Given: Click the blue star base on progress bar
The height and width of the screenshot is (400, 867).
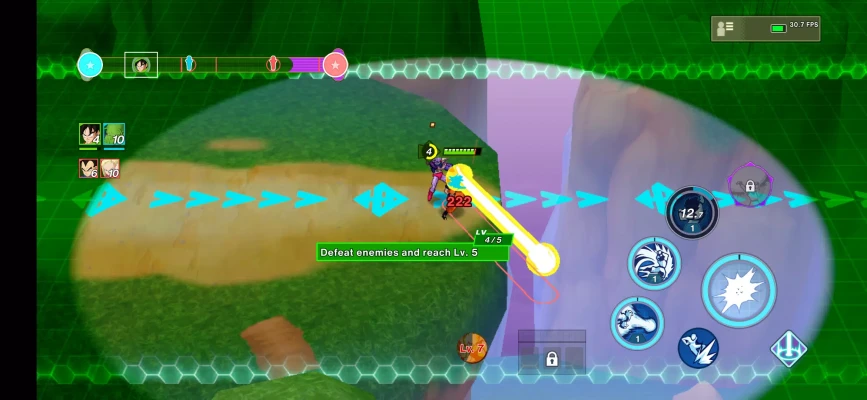Looking at the screenshot, I should coord(90,66).
